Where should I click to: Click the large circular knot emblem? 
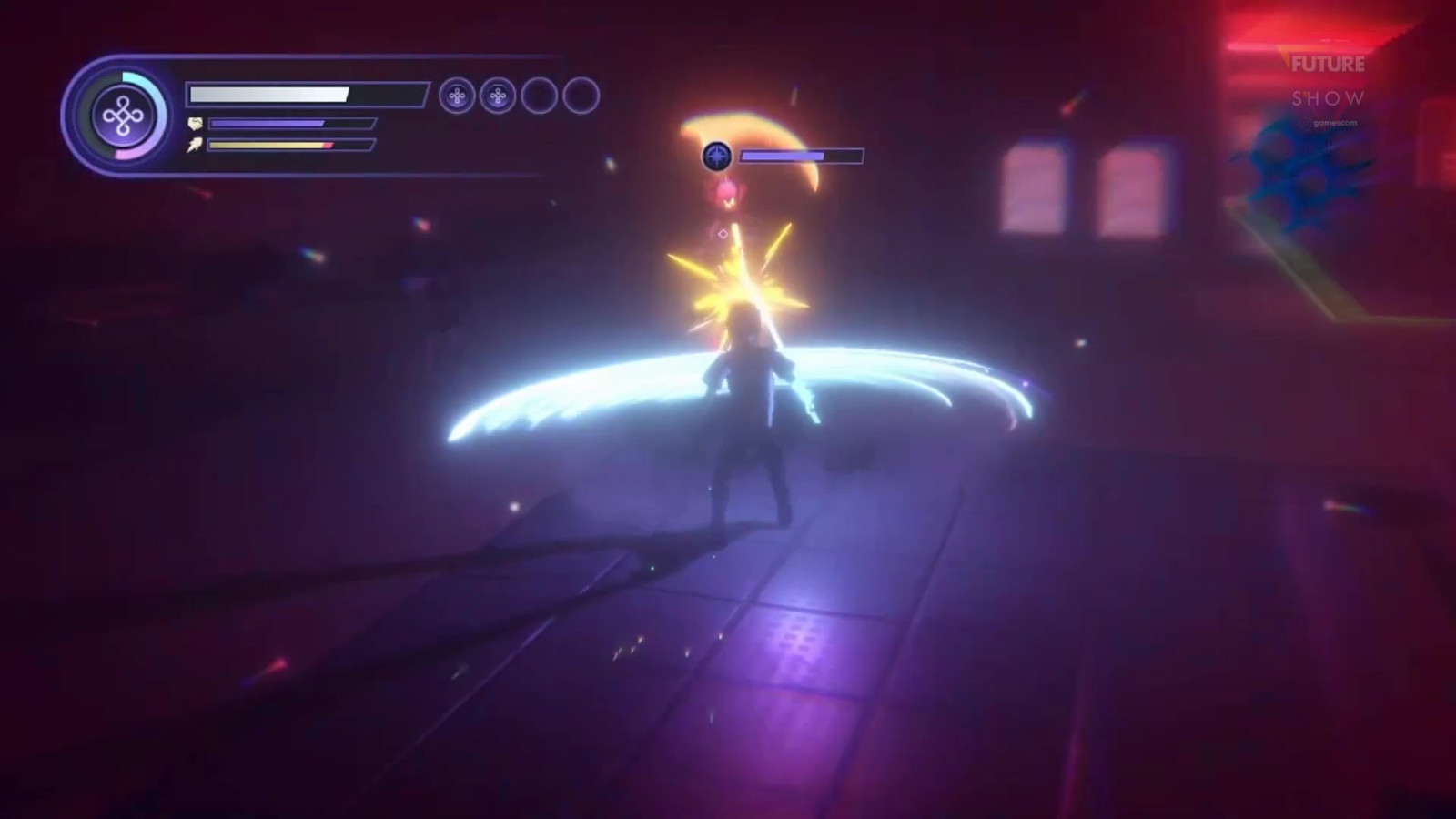[x=120, y=116]
